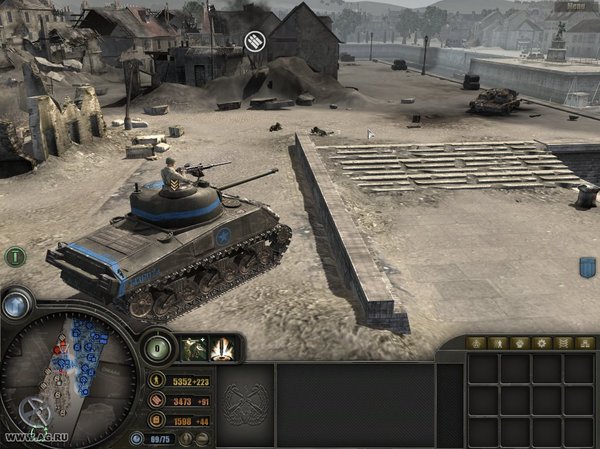Click the round icon beside population count
Image resolution: width=600 pixels, height=449 pixels.
click(137, 438)
